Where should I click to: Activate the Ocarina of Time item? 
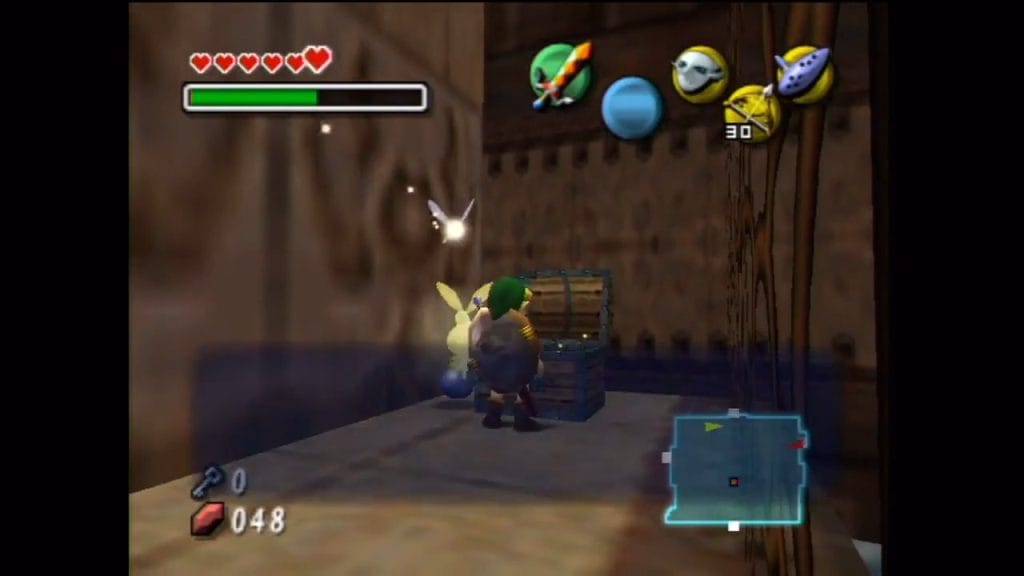pos(805,74)
